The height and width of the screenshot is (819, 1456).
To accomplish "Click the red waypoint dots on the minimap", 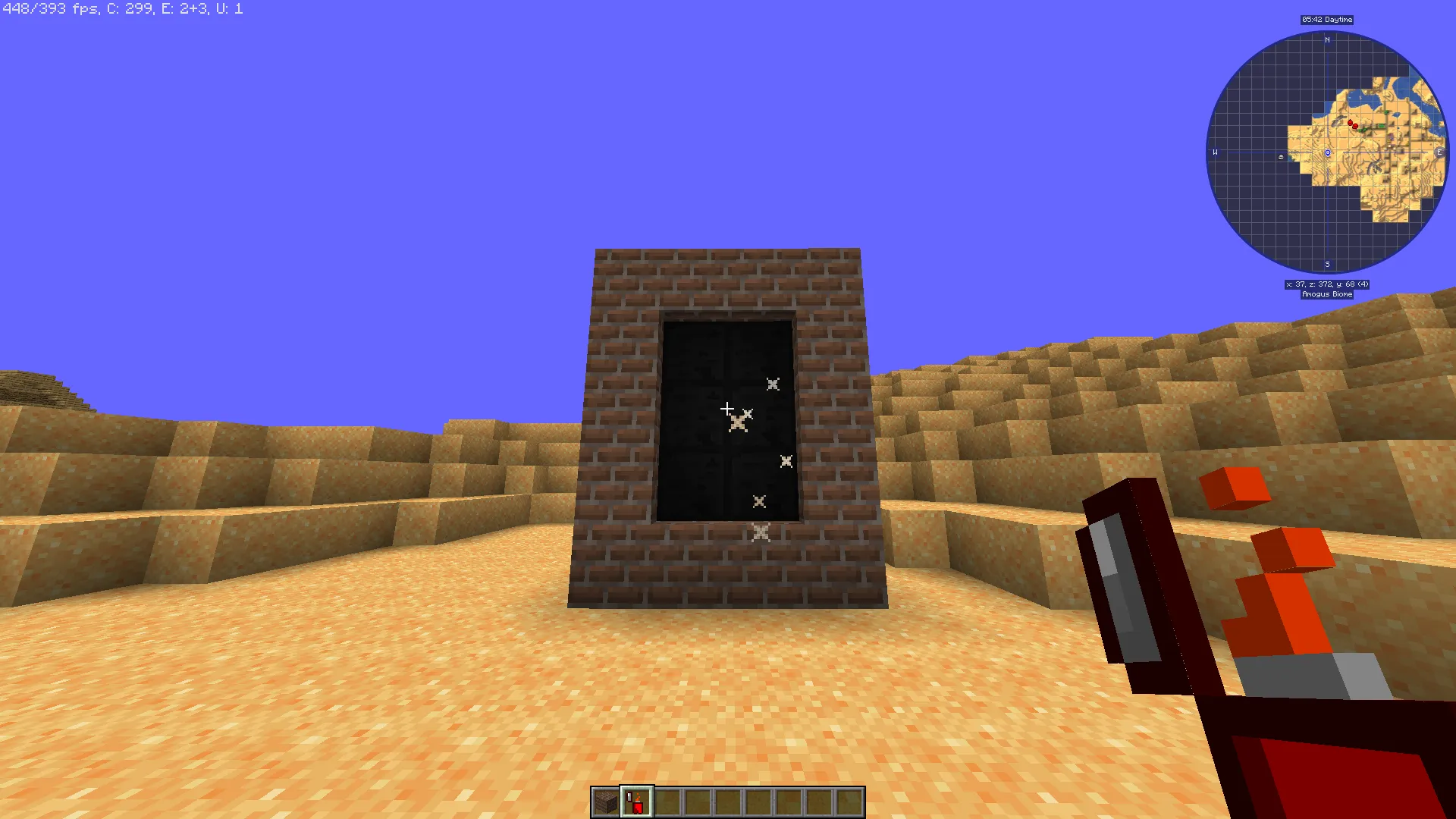I will coord(1353,123).
